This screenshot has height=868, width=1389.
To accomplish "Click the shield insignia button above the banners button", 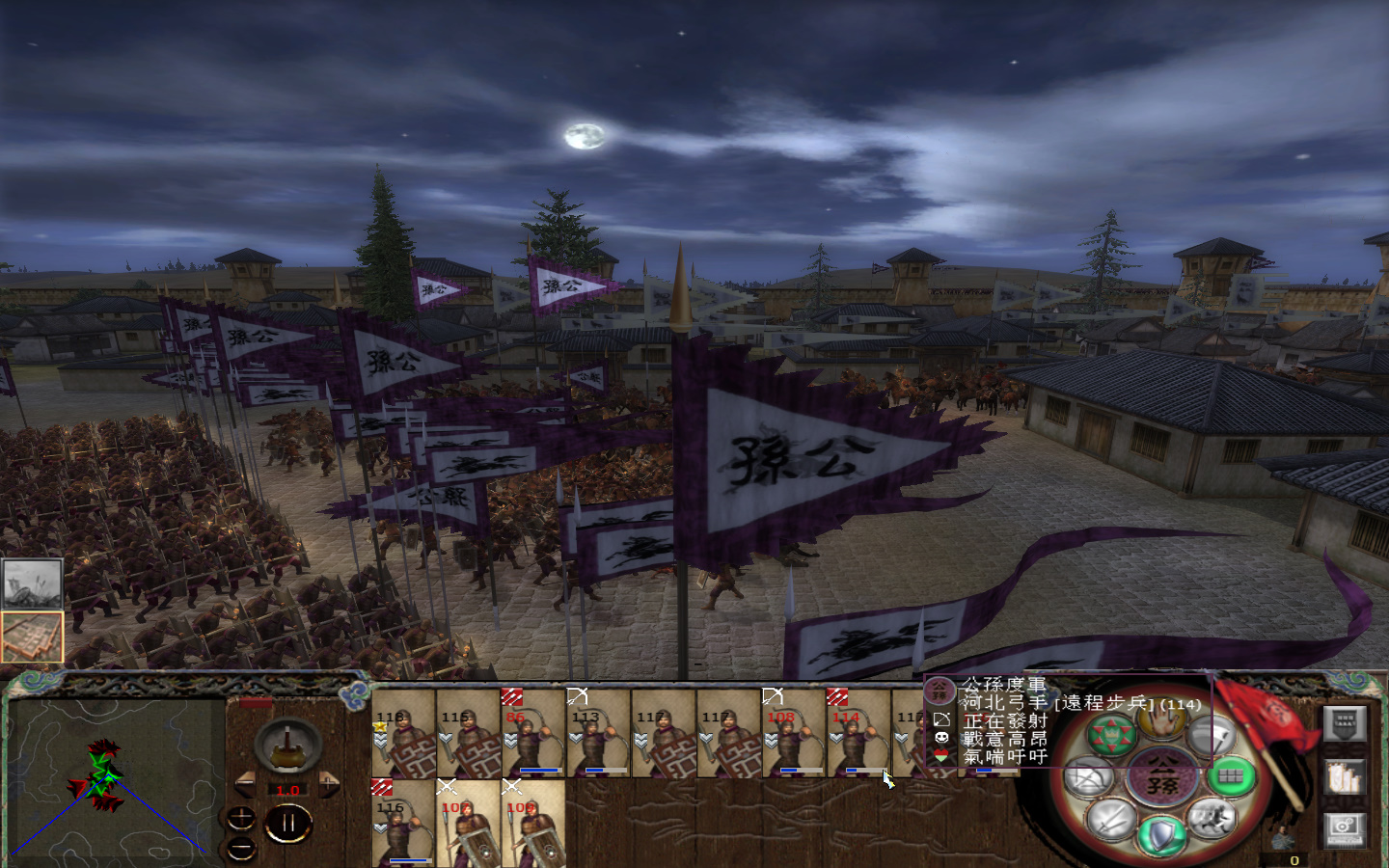I will point(1345,724).
